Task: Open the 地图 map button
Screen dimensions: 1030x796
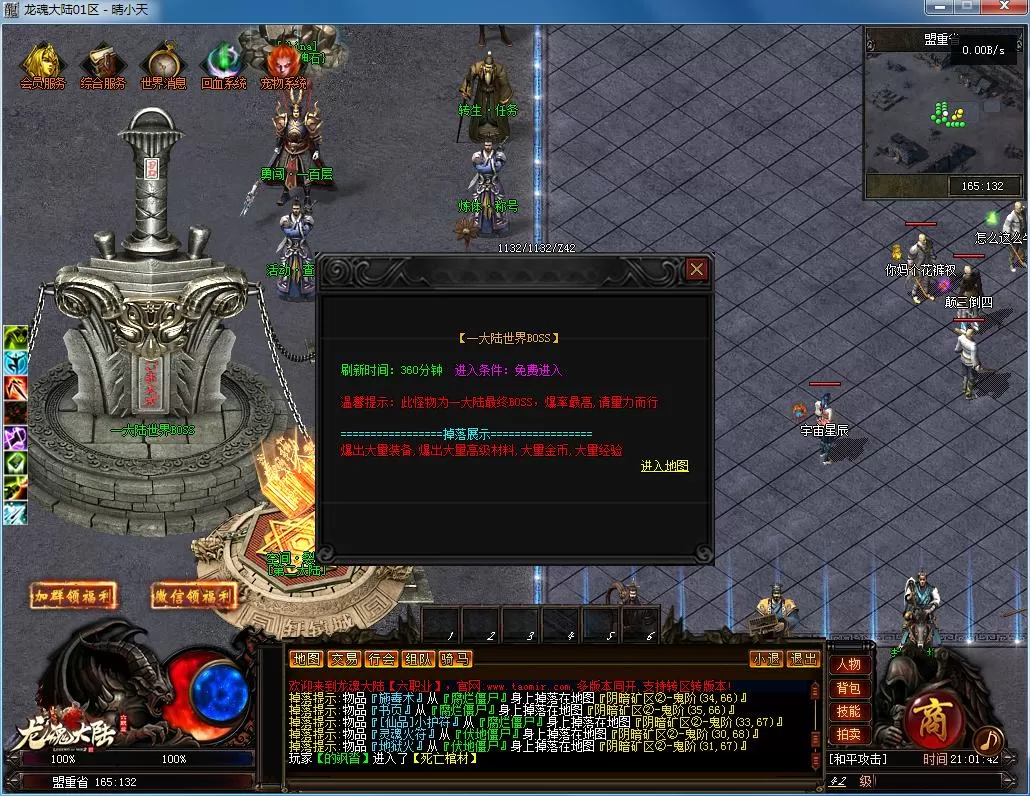Action: [306, 659]
